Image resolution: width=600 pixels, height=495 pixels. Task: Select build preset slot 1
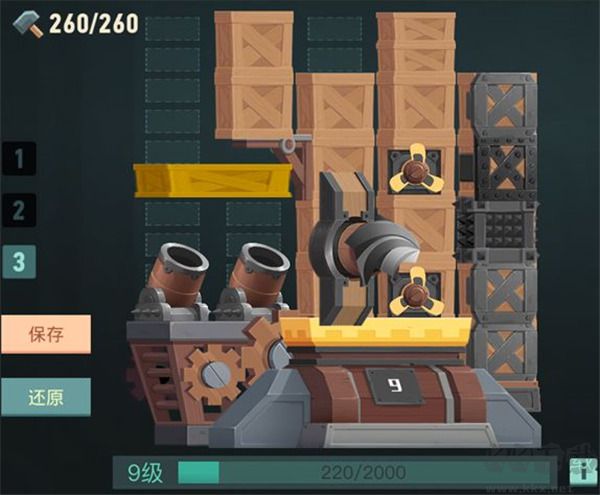19,158
